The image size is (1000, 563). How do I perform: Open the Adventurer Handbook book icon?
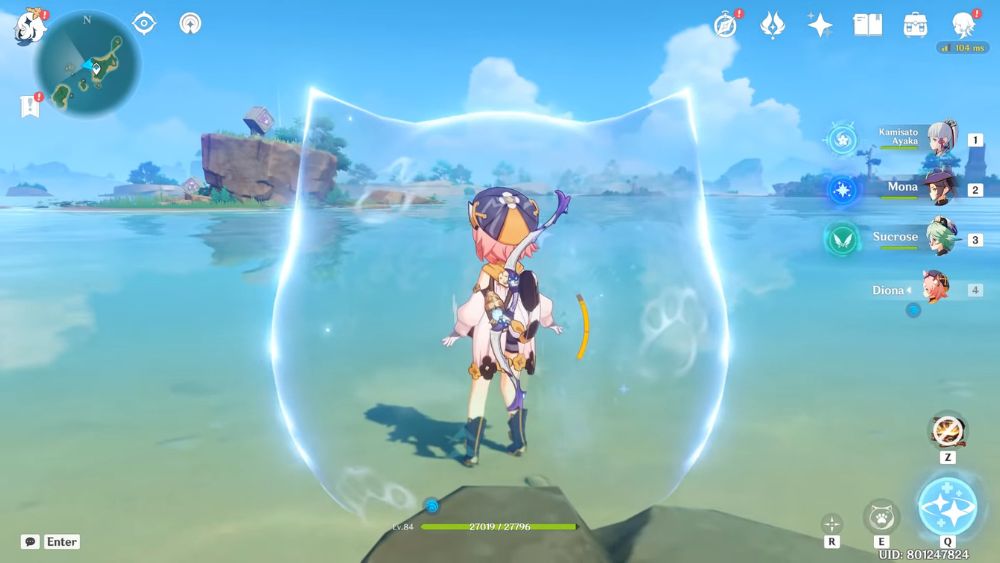point(867,25)
